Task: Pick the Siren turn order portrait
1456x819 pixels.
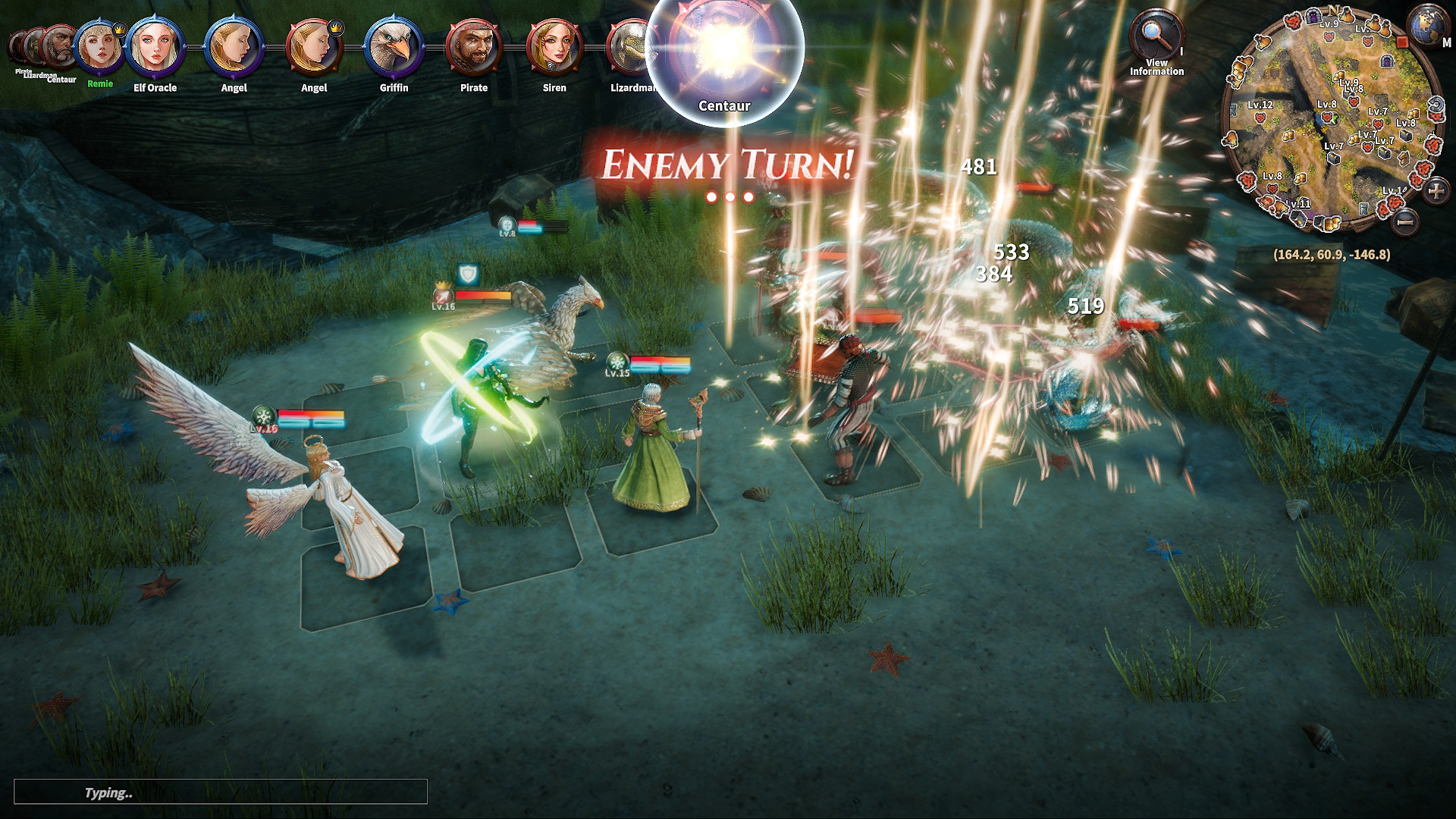Action: pos(554,47)
